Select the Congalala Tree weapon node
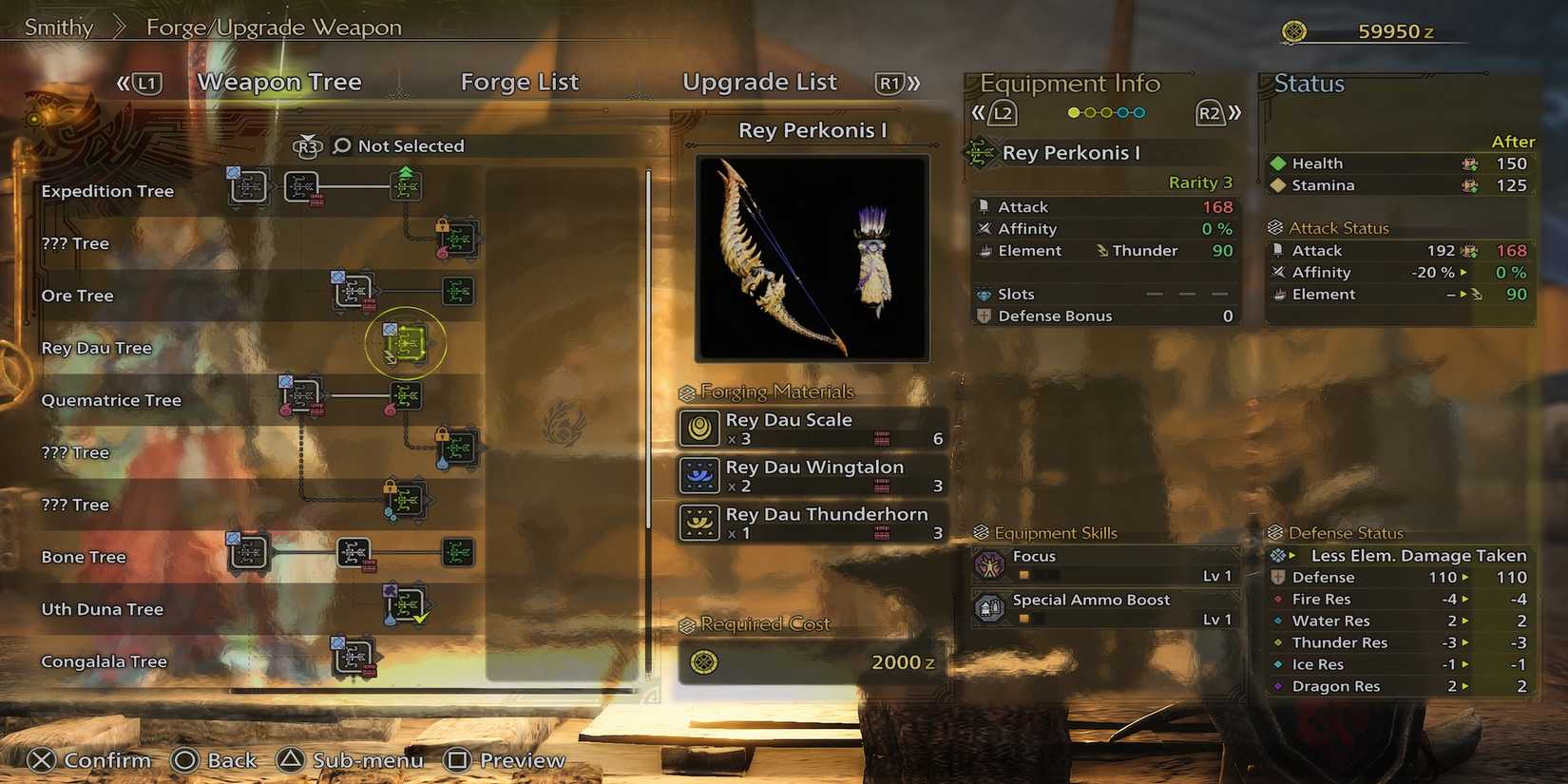The image size is (1568, 784). 354,656
